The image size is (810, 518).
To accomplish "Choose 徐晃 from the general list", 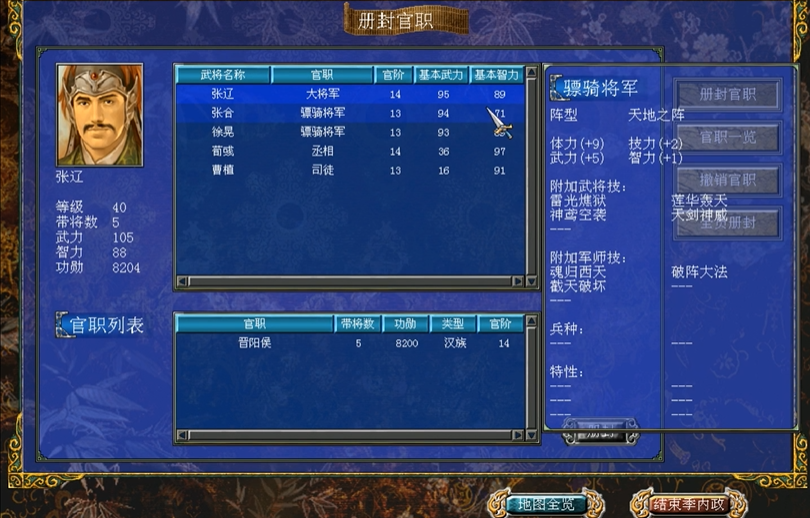I will click(x=222, y=132).
